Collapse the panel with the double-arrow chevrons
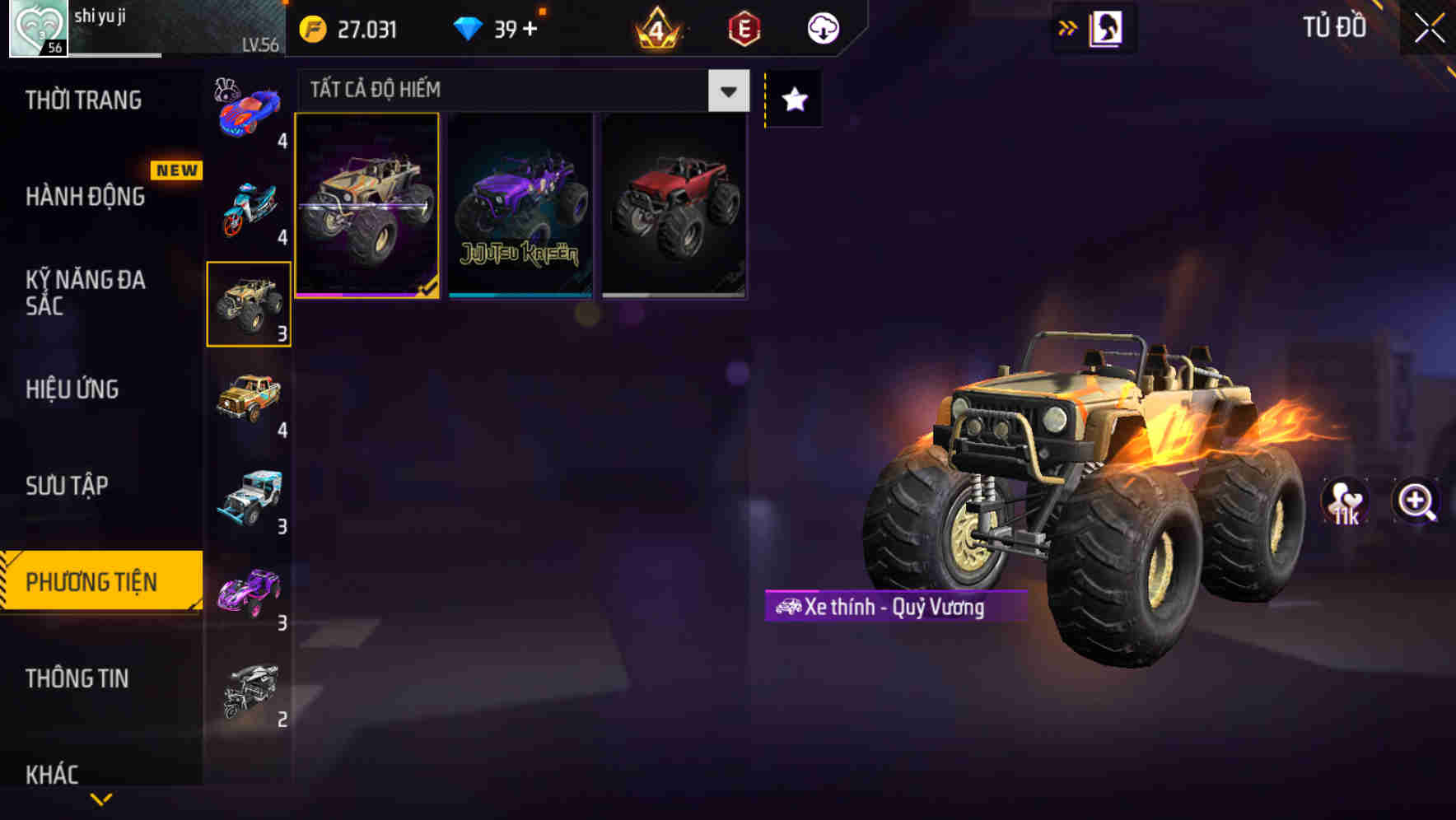Image resolution: width=1456 pixels, height=820 pixels. point(1067,27)
